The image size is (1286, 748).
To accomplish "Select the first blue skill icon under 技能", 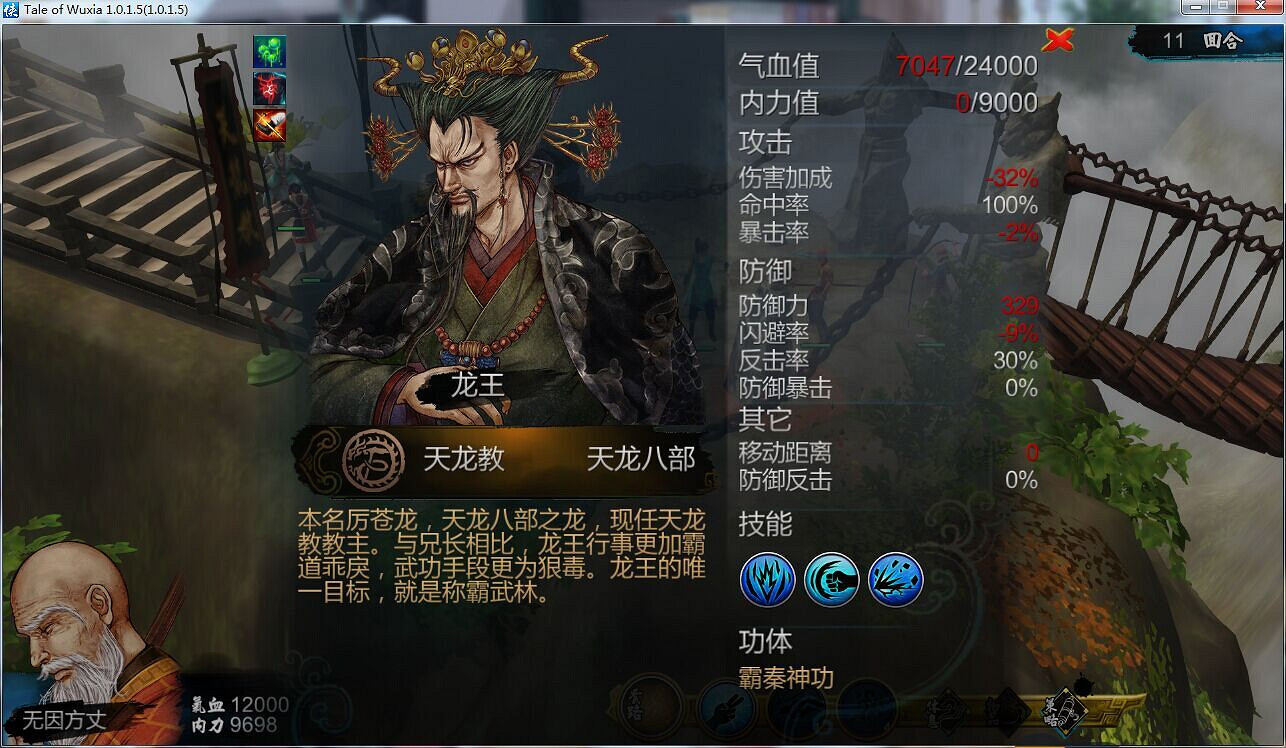I will [767, 580].
